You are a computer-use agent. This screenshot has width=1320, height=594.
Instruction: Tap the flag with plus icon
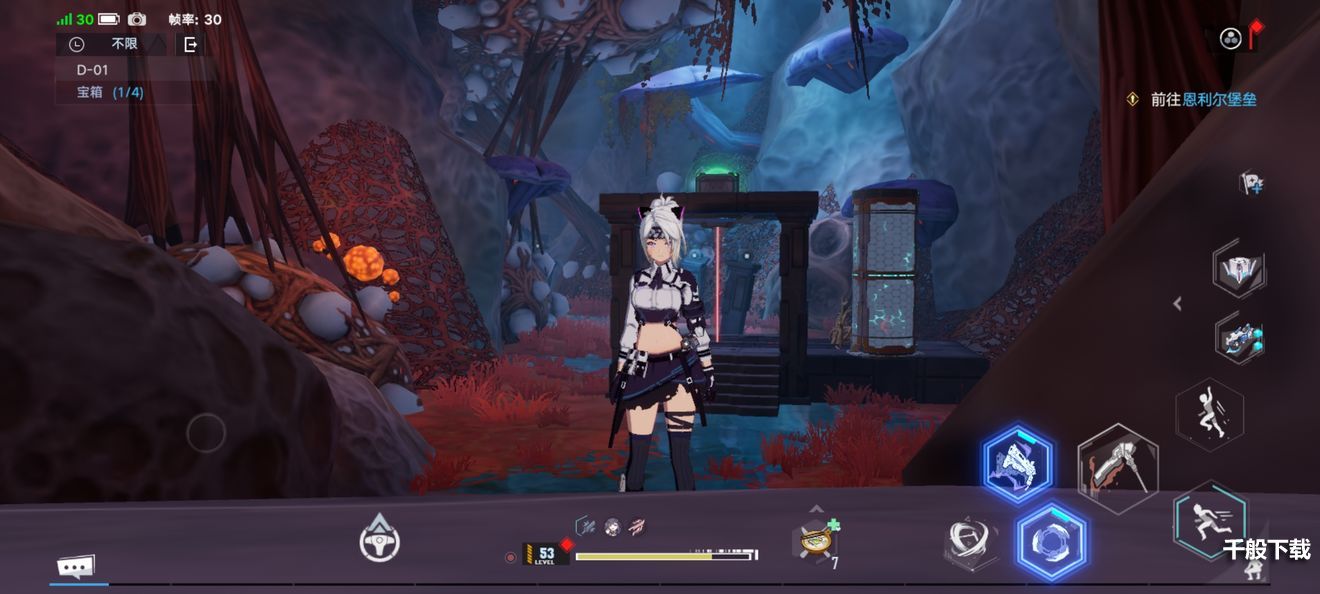[1250, 183]
